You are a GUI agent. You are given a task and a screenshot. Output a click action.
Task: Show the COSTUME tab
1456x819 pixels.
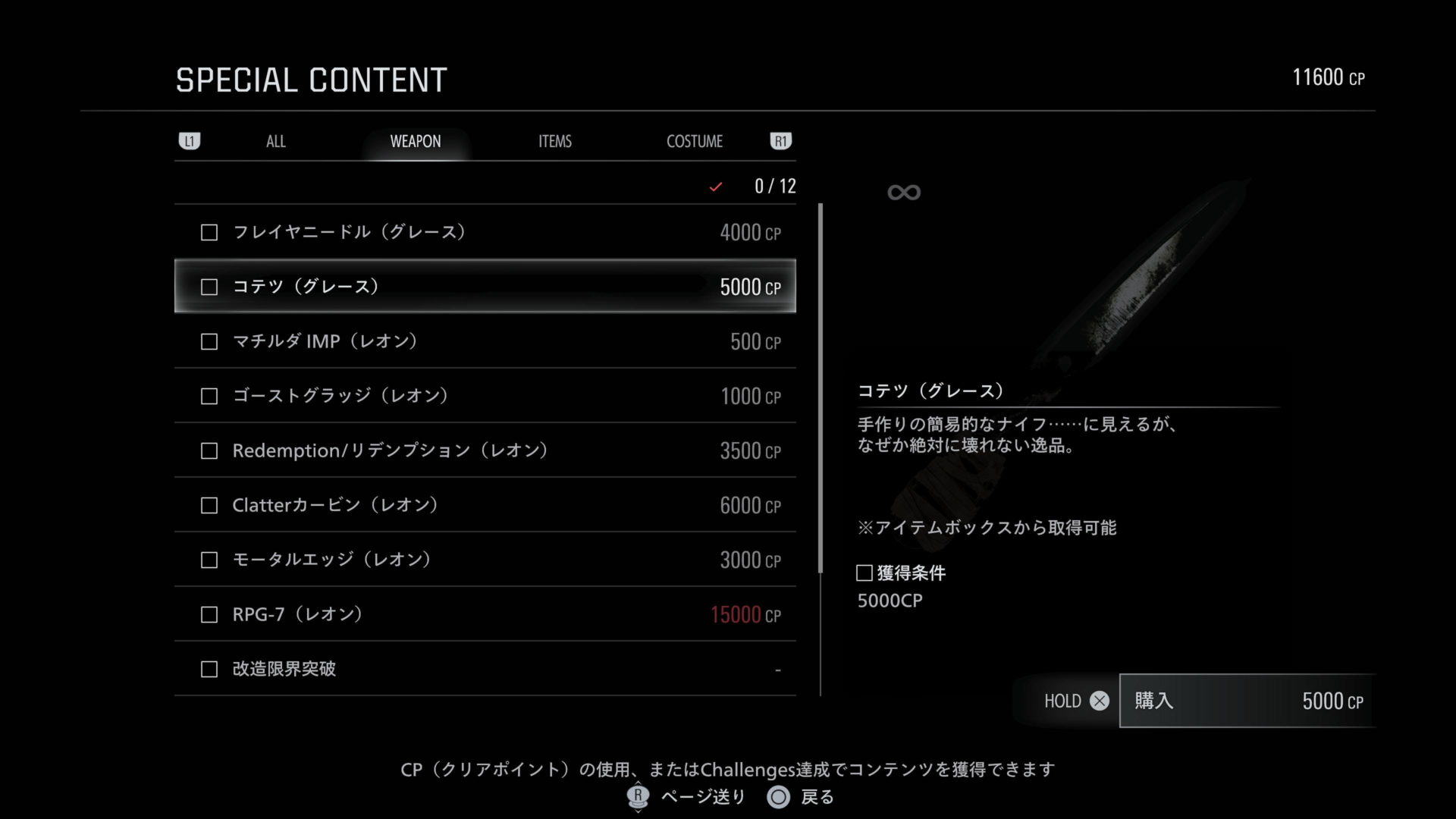point(694,142)
